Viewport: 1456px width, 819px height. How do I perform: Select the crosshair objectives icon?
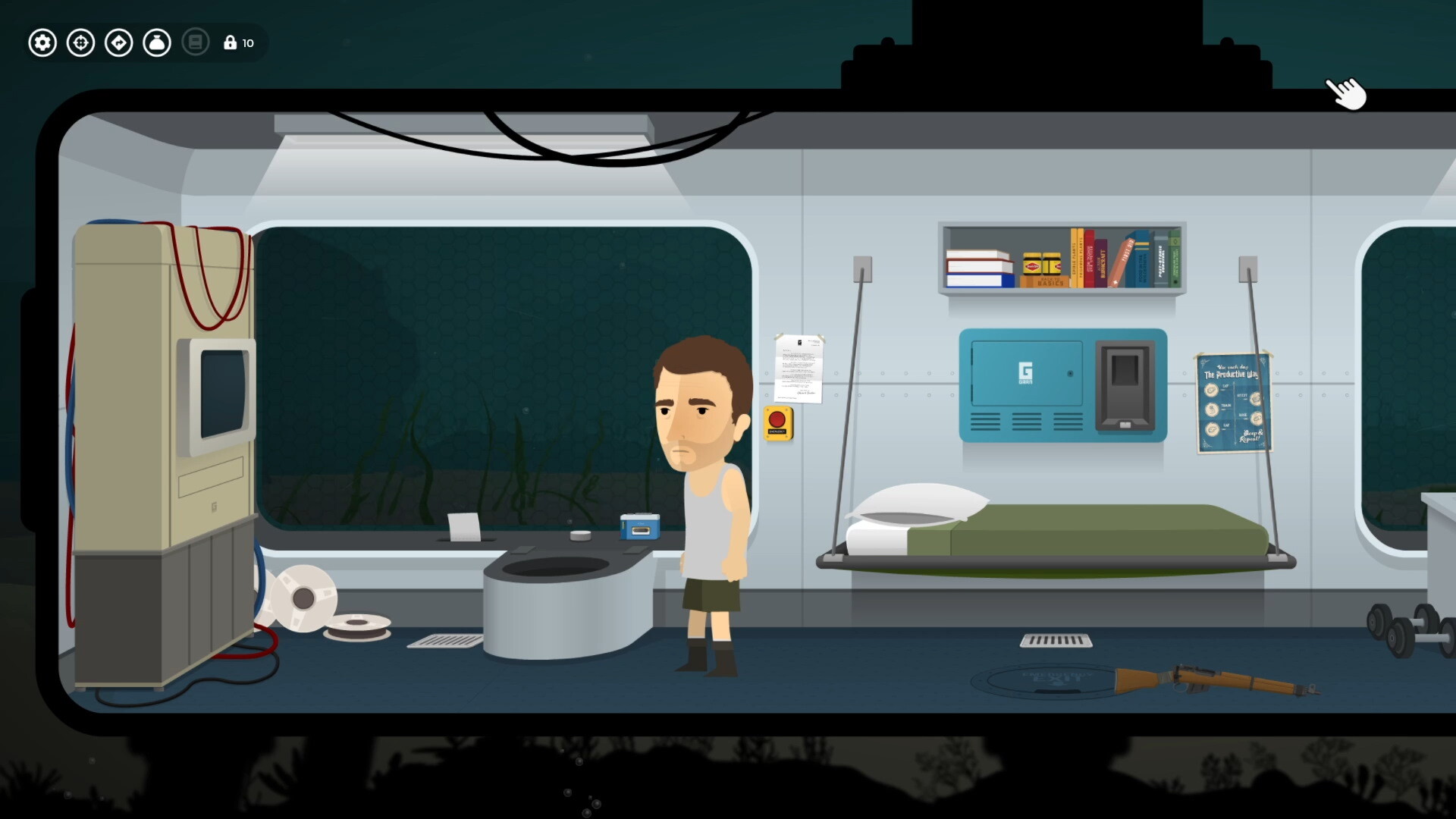[81, 42]
